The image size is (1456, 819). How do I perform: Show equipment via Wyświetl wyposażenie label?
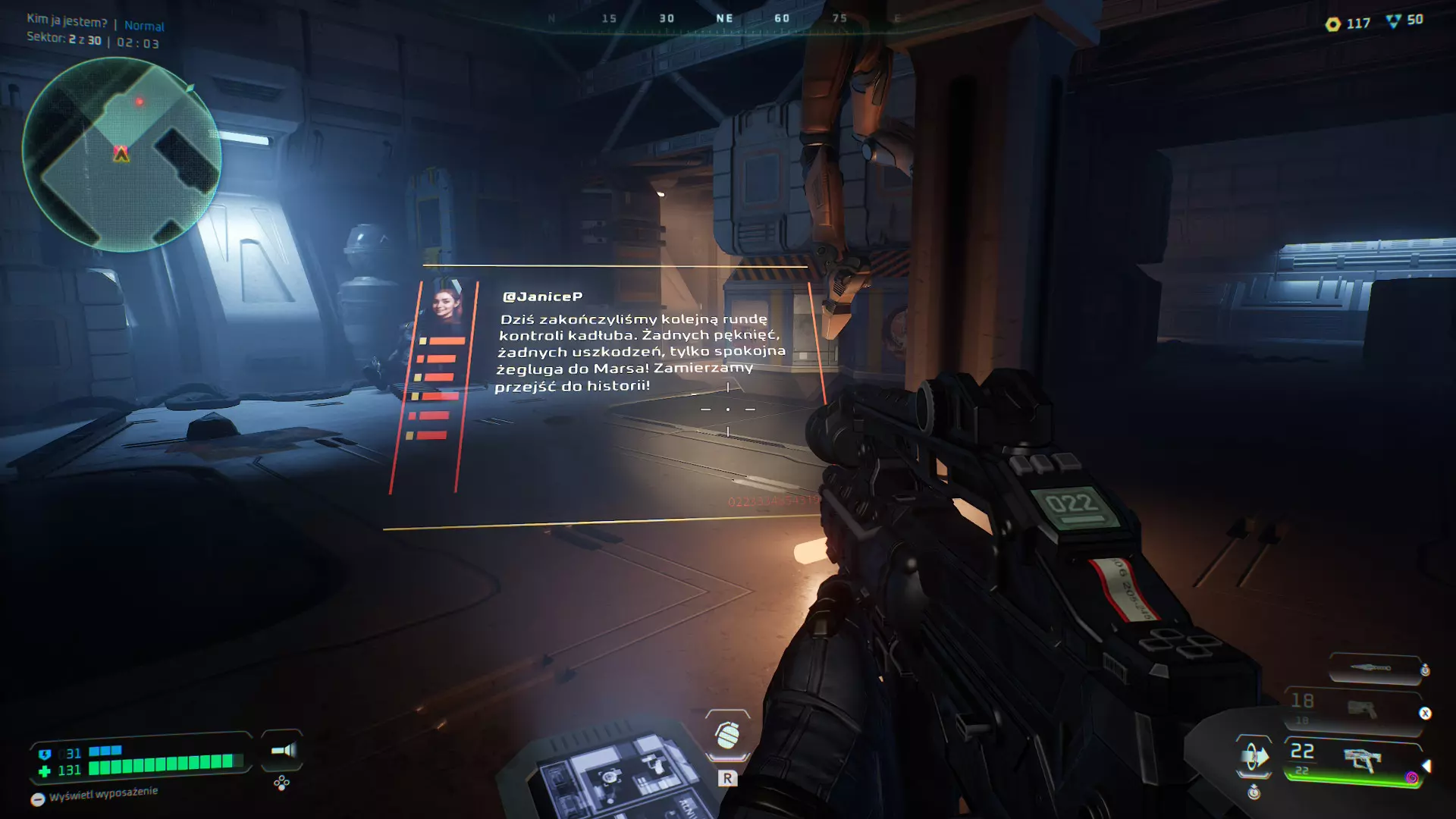pos(103,794)
